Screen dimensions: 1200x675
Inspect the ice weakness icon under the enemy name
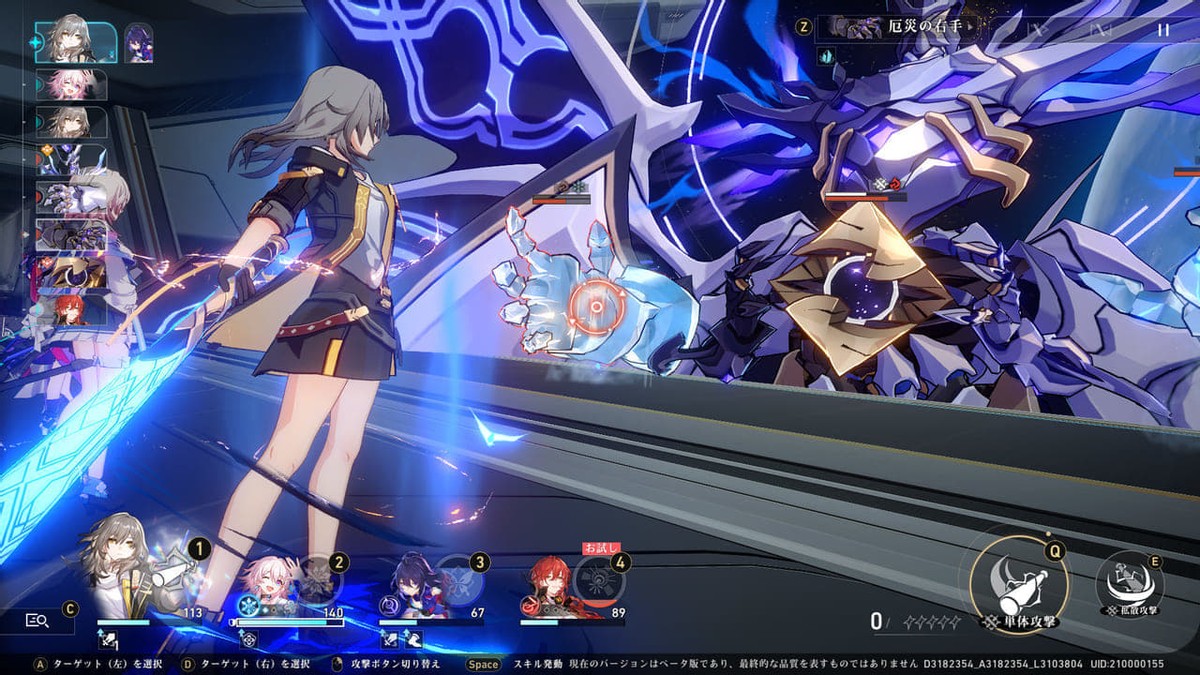(825, 57)
